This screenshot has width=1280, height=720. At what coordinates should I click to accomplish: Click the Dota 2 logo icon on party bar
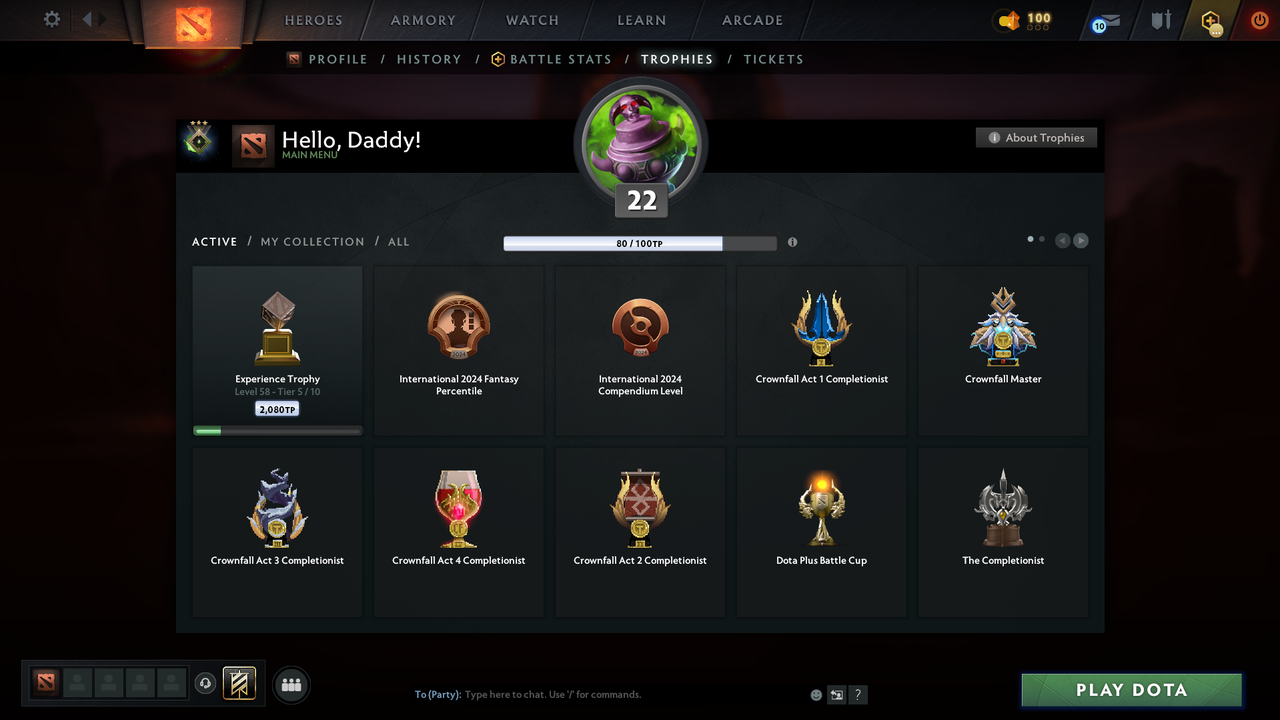click(45, 681)
